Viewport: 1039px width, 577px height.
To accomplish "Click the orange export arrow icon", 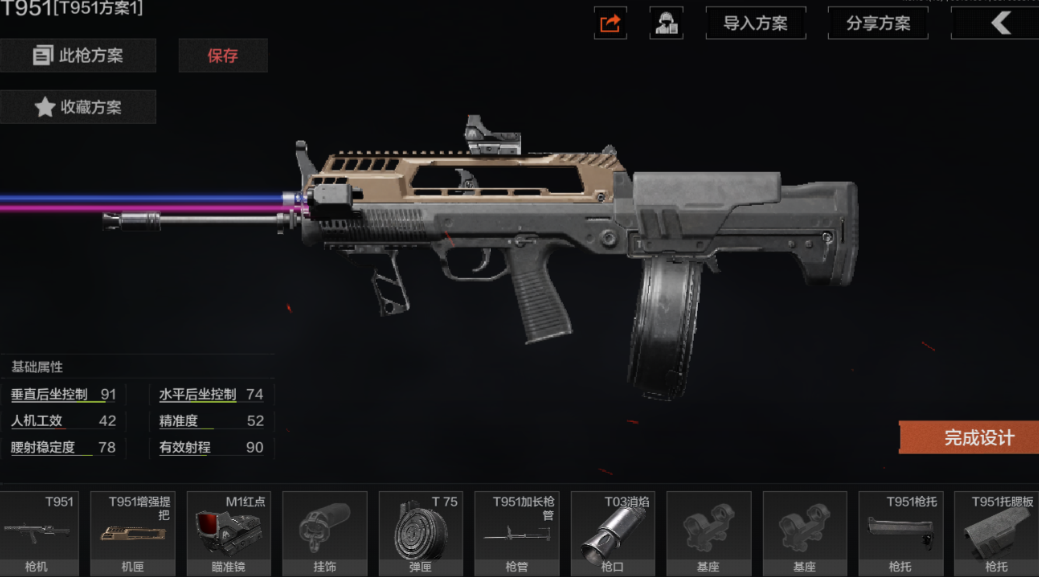I will pyautogui.click(x=610, y=23).
